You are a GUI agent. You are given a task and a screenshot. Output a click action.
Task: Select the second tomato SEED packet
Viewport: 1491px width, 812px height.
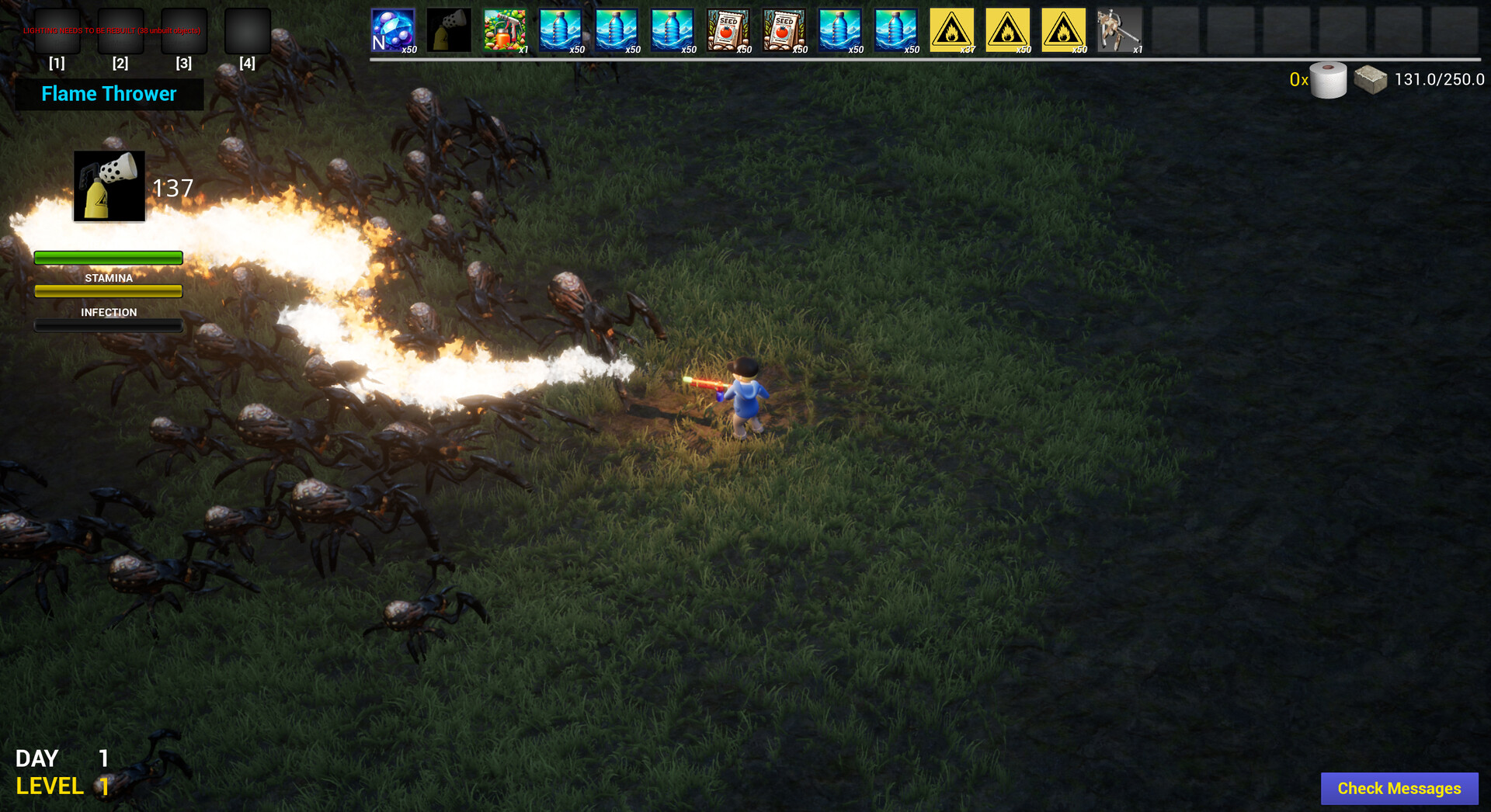click(785, 29)
